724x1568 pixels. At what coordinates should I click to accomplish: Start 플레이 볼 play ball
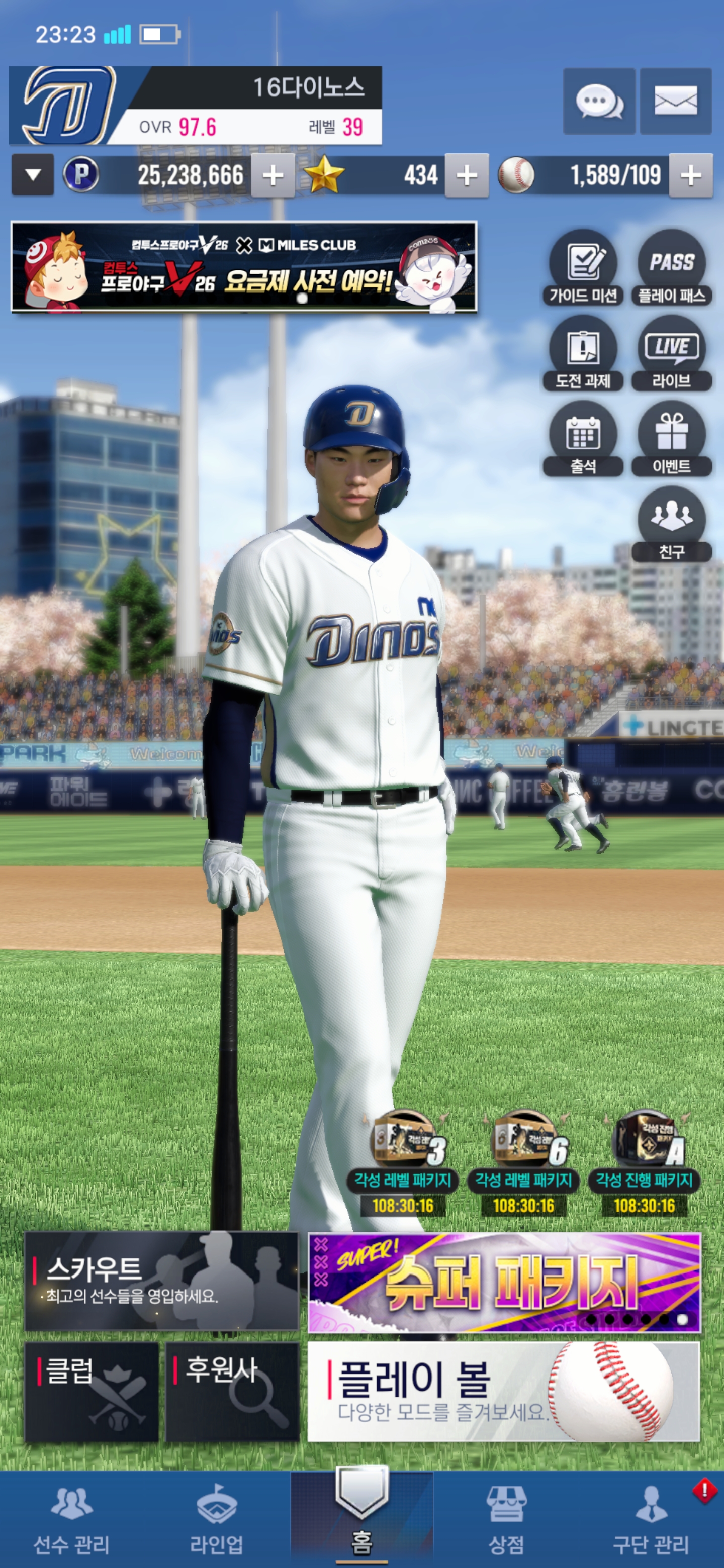click(x=504, y=1392)
